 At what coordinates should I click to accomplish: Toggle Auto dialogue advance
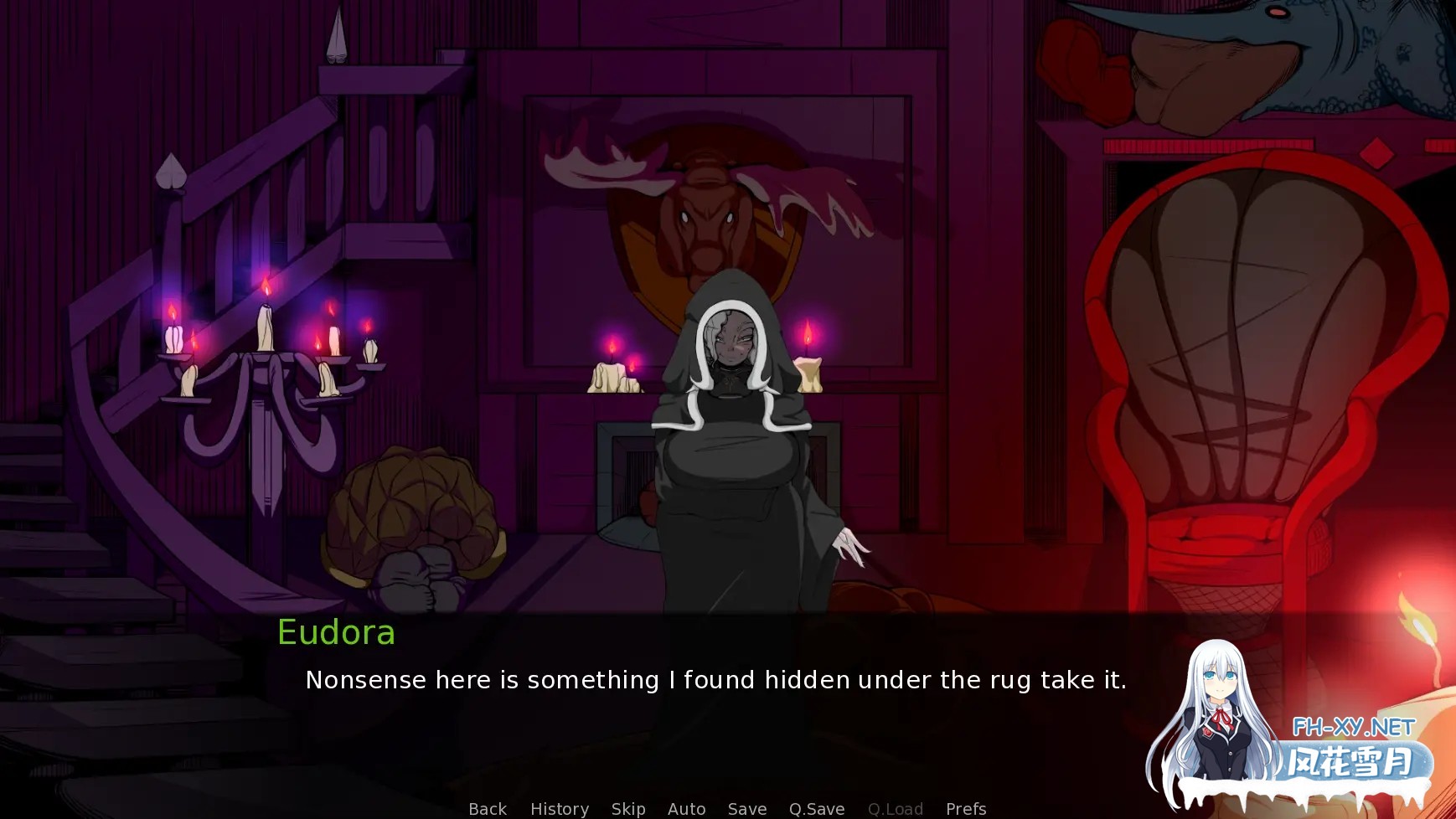(x=686, y=809)
